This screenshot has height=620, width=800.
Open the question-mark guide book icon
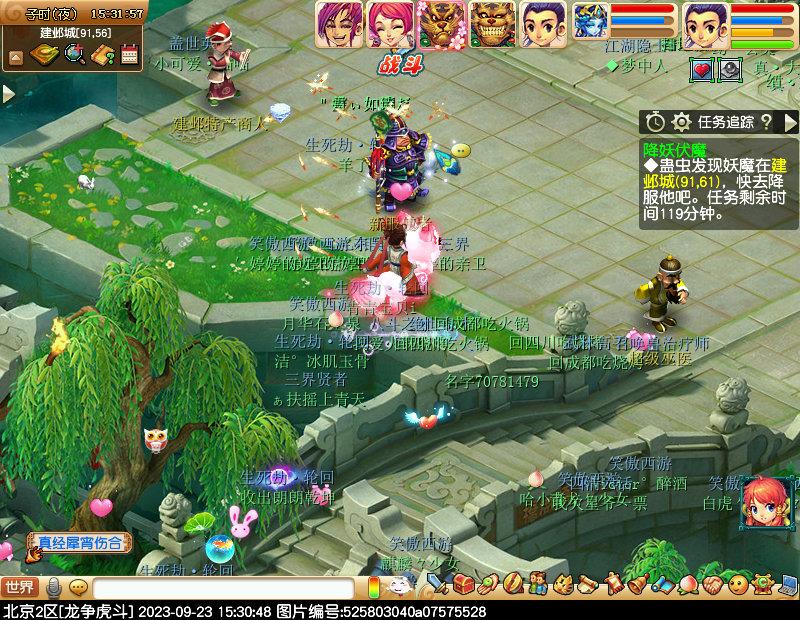[102, 54]
